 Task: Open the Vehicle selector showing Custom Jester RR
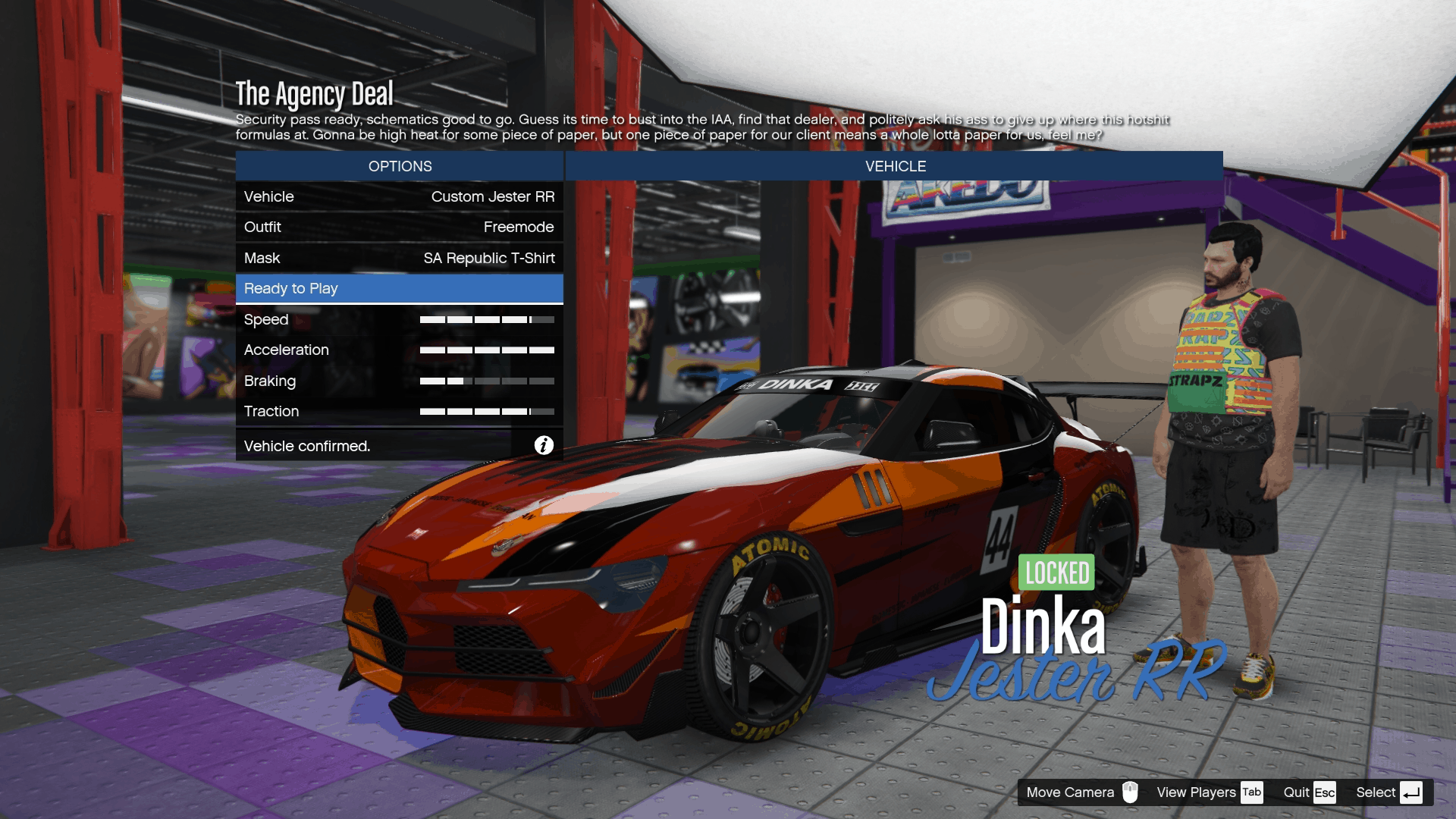[400, 196]
